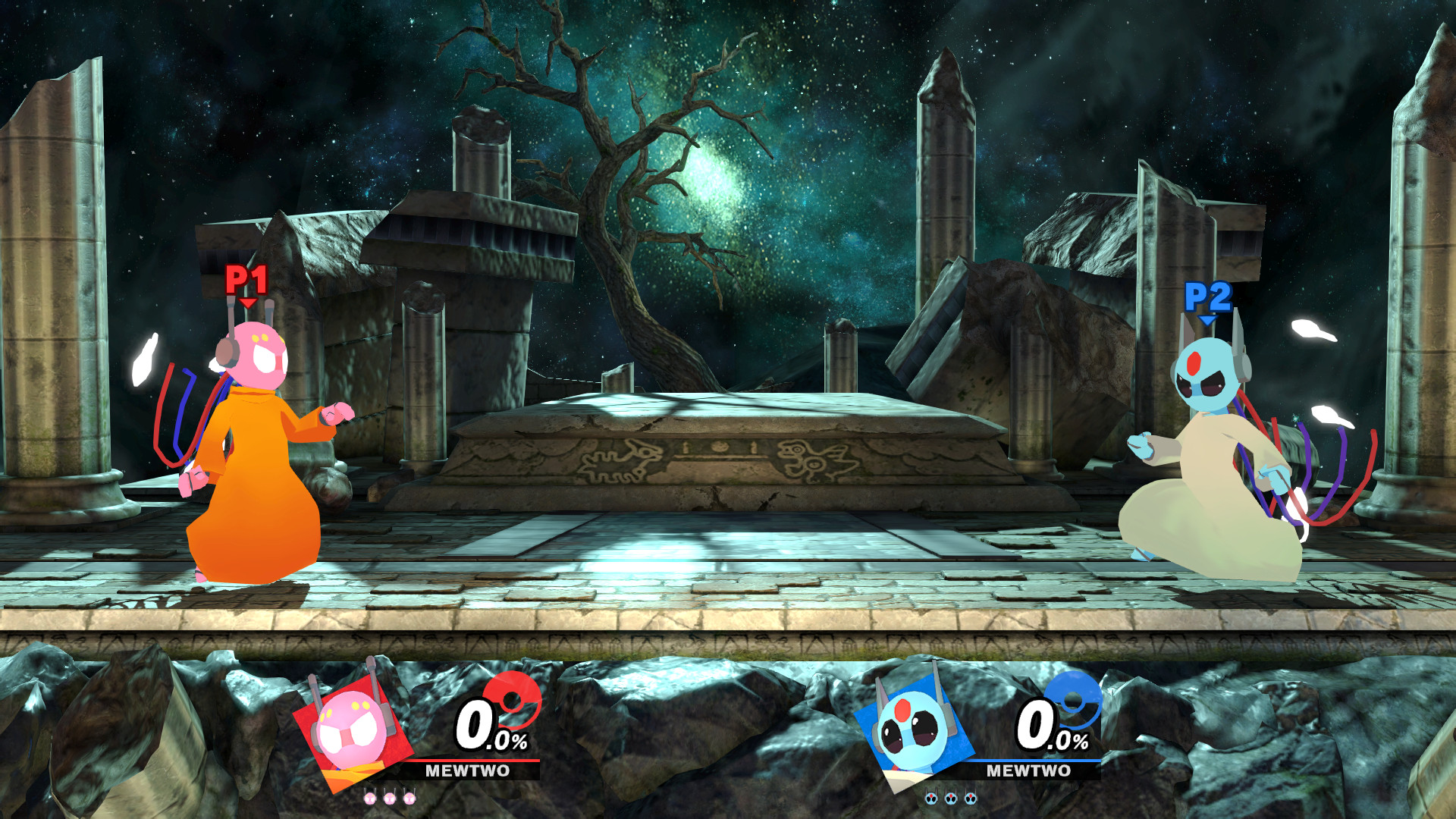Select the first pink stock icon under P1
This screenshot has height=819, width=1456.
pyautogui.click(x=369, y=798)
